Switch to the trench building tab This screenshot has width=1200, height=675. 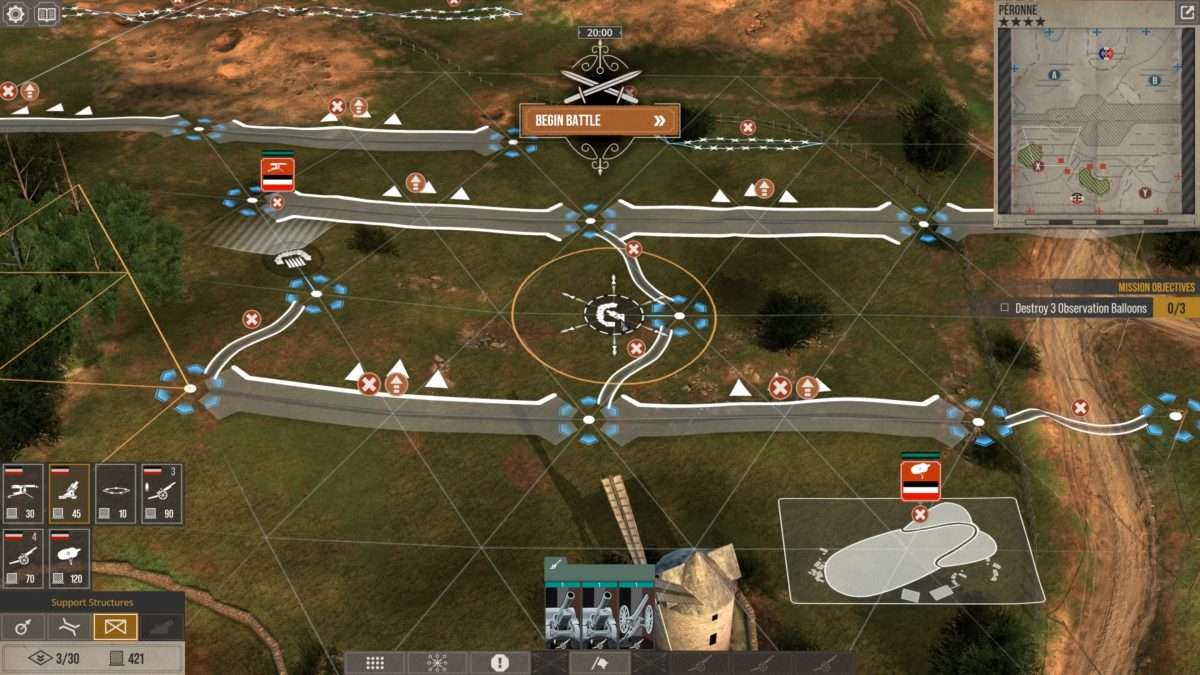click(68, 627)
